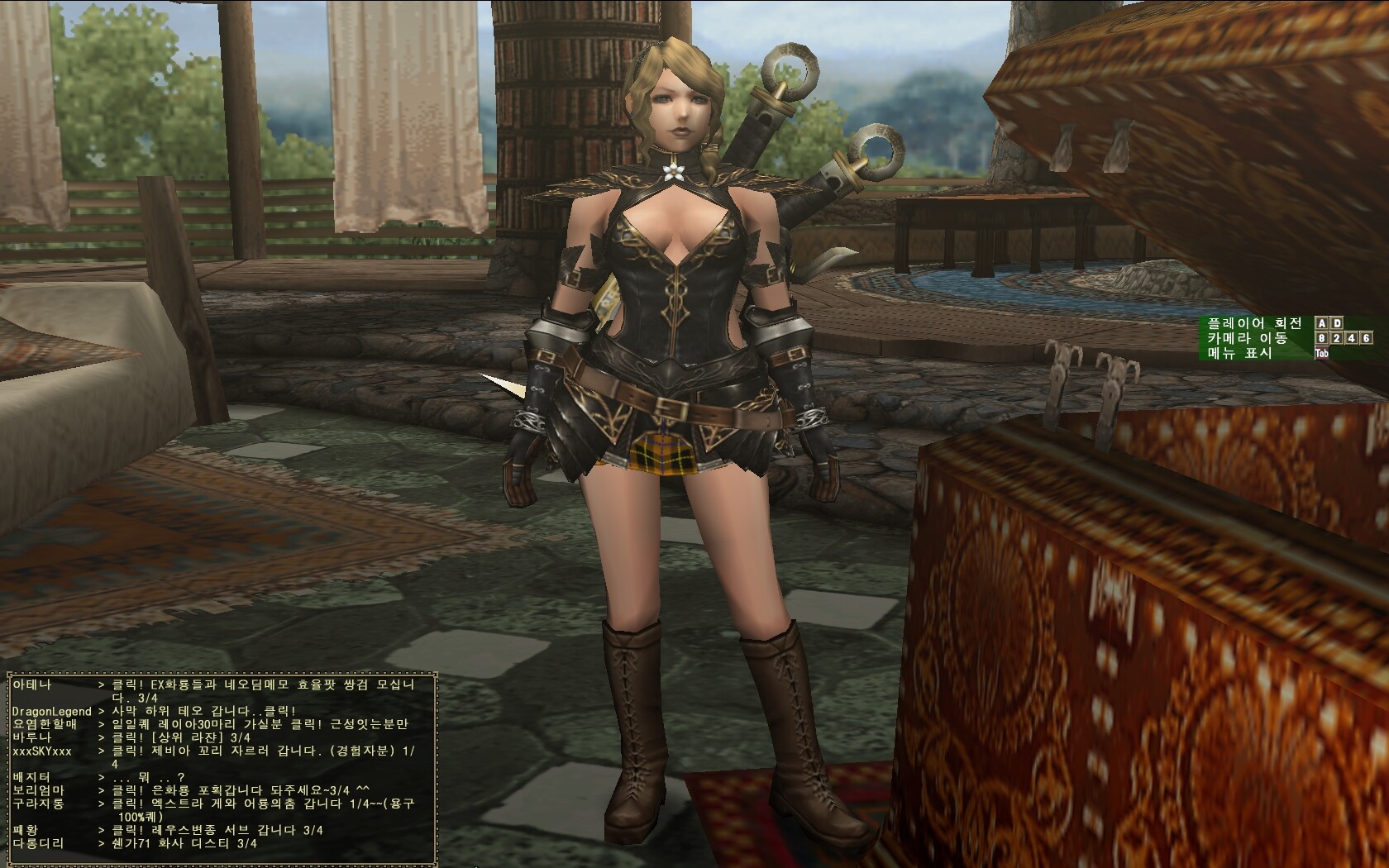The height and width of the screenshot is (868, 1389).
Task: Click the chat log window
Action: pos(220,765)
